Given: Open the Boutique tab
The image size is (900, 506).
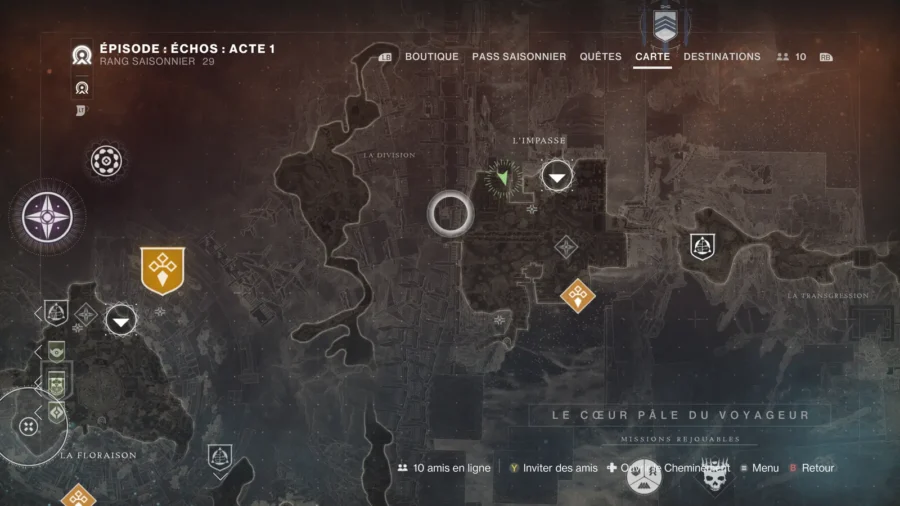Looking at the screenshot, I should click(431, 57).
